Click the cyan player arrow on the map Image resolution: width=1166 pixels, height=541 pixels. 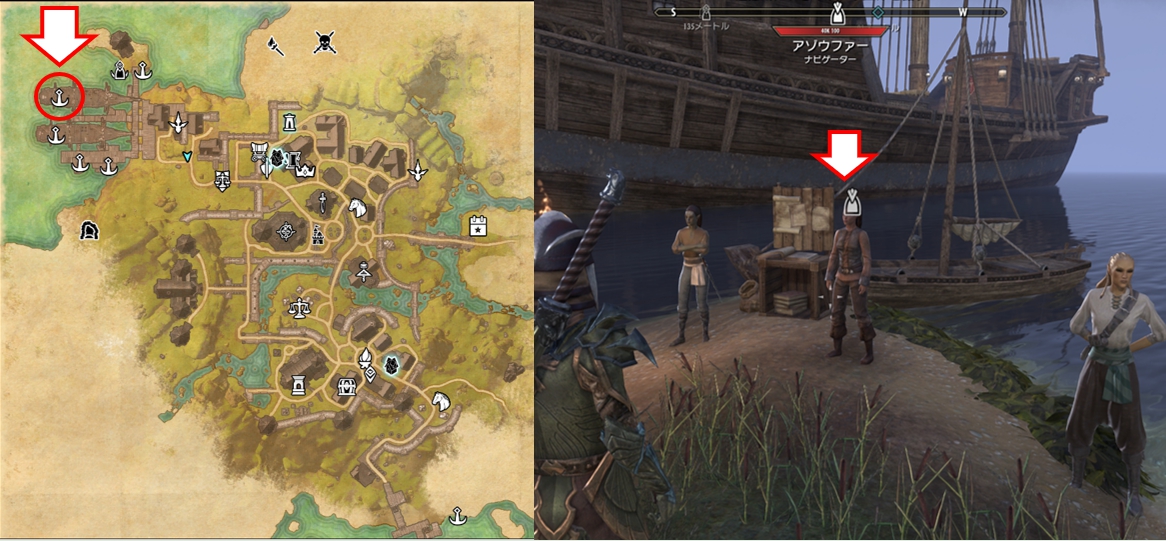pyautogui.click(x=187, y=156)
